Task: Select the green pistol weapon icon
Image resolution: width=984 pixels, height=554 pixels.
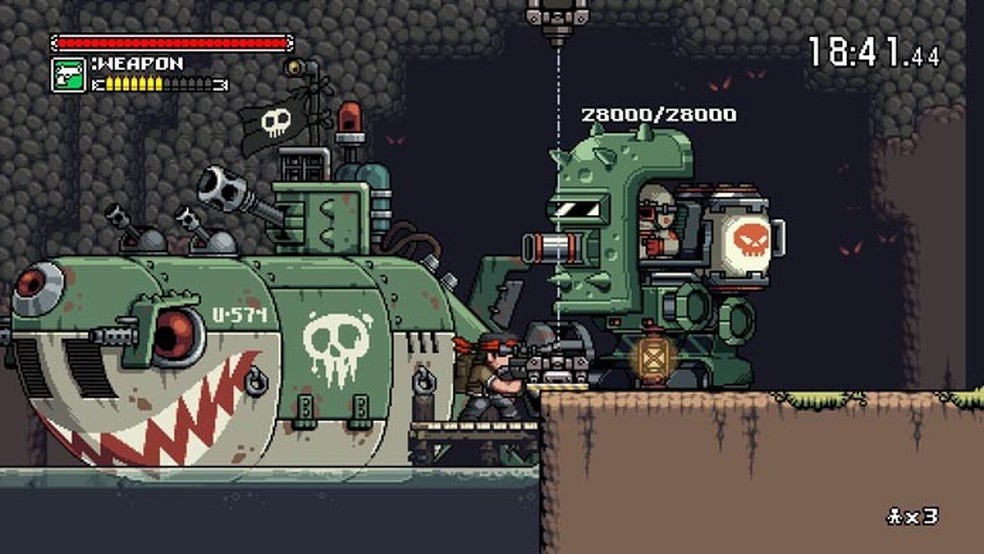Action: 68,74
